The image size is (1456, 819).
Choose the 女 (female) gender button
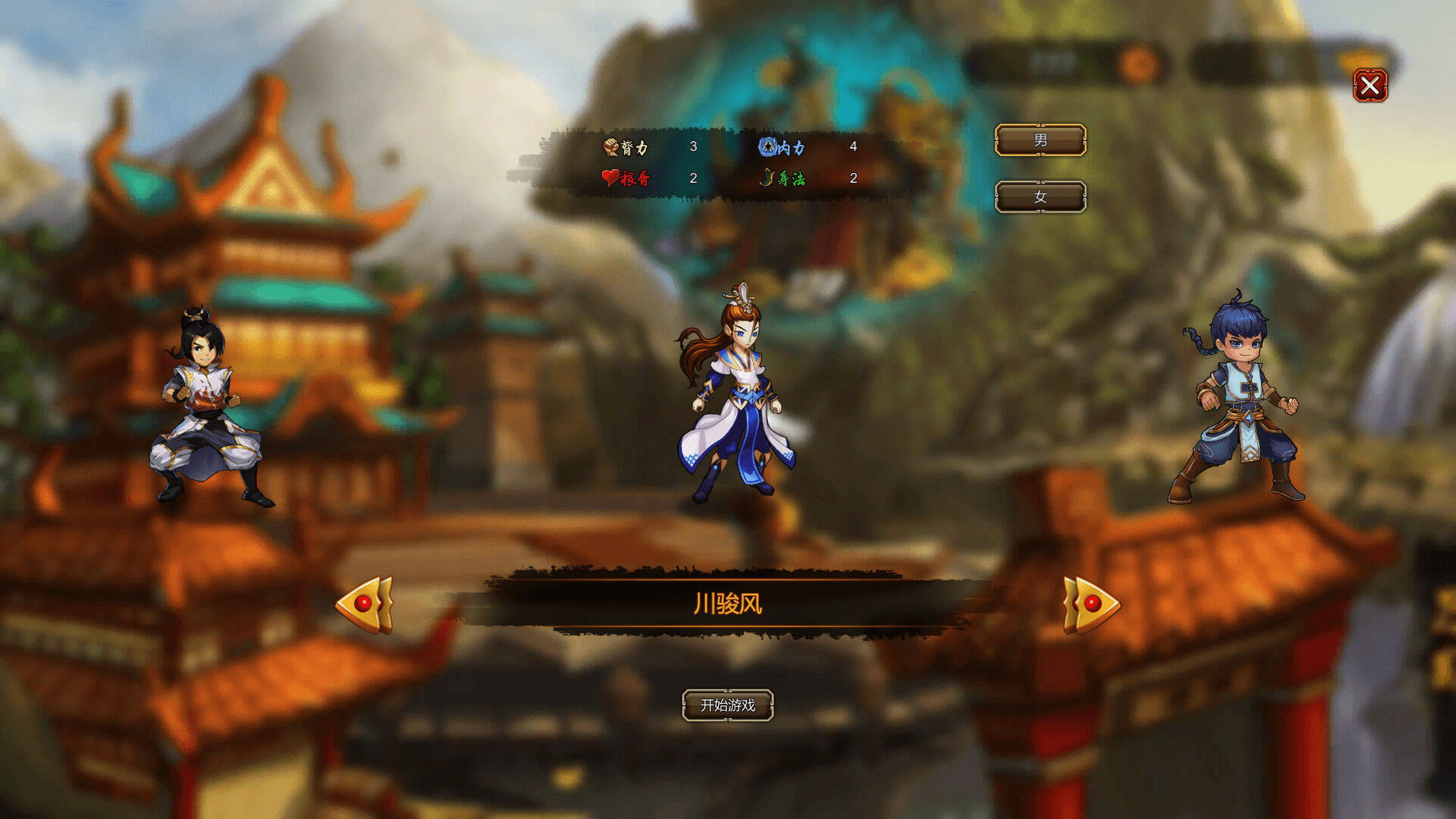tap(1040, 197)
